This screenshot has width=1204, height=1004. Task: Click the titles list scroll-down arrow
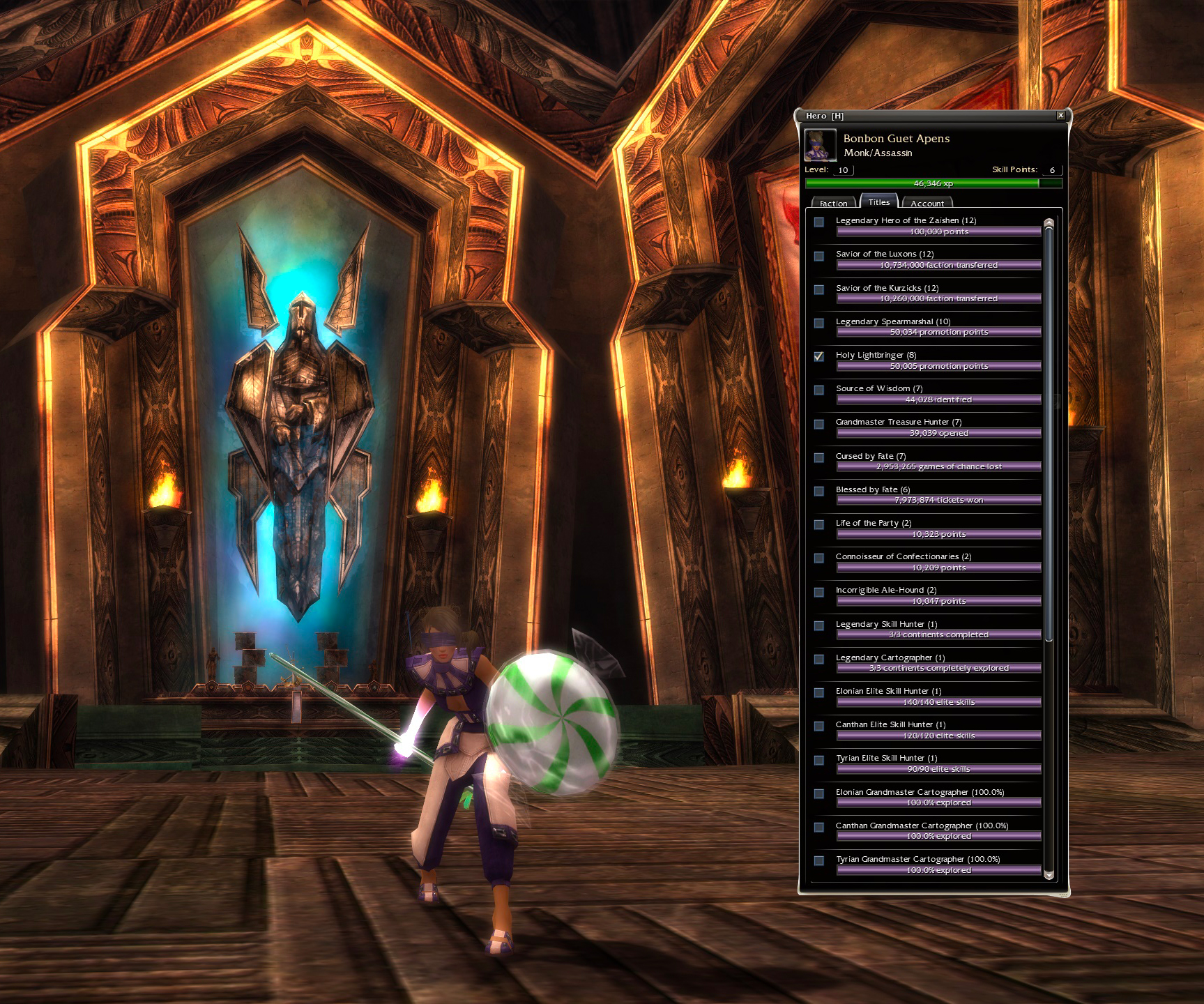(x=1049, y=875)
